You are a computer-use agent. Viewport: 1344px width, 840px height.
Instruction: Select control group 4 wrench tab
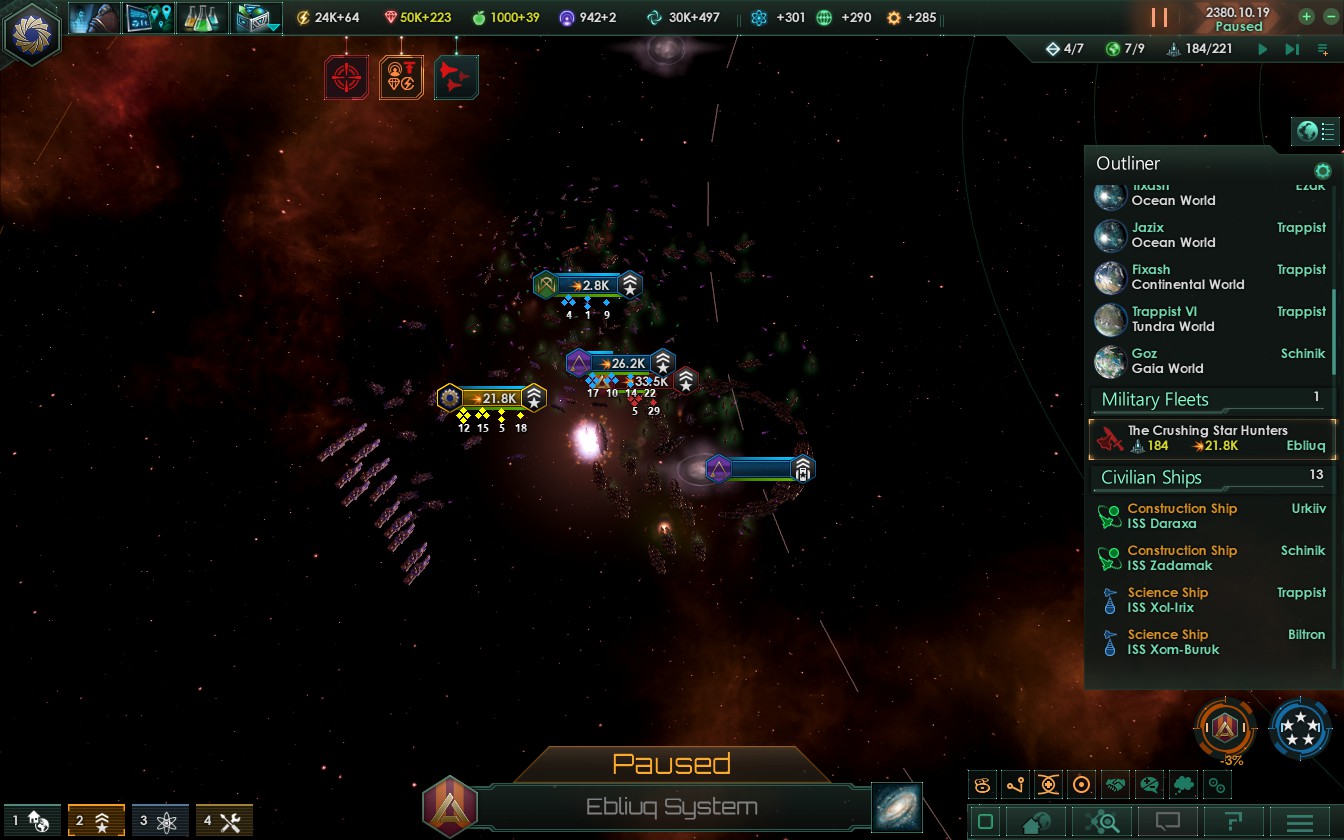point(224,821)
